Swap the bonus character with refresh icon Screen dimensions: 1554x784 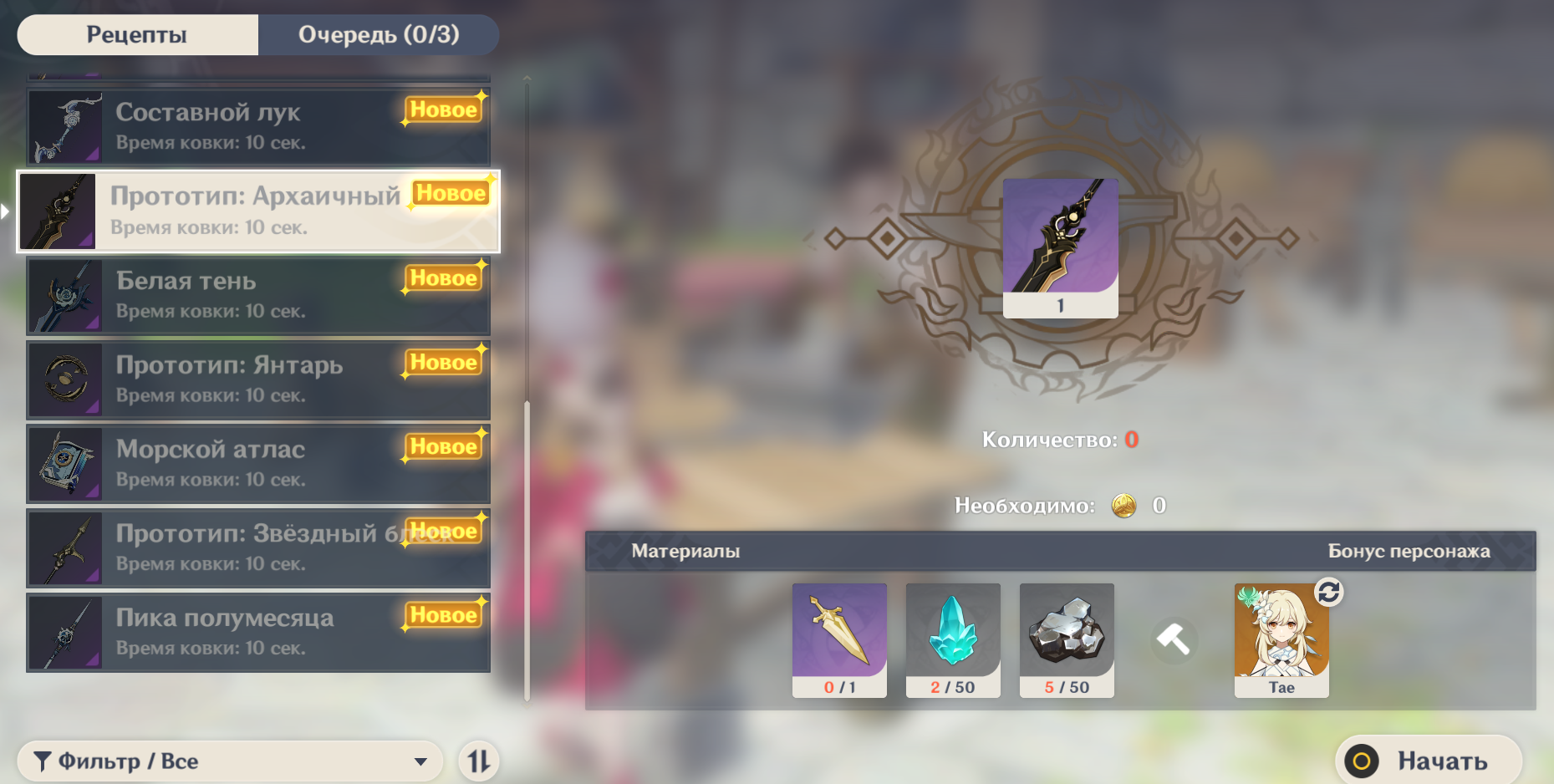pos(1328,592)
